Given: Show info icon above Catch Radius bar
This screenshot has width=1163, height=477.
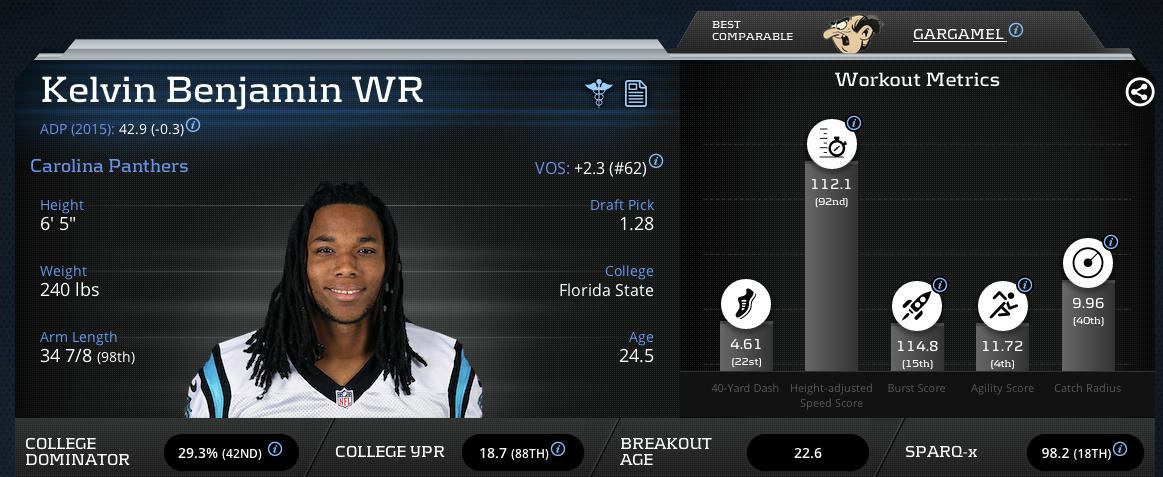Looking at the screenshot, I should tap(1110, 242).
